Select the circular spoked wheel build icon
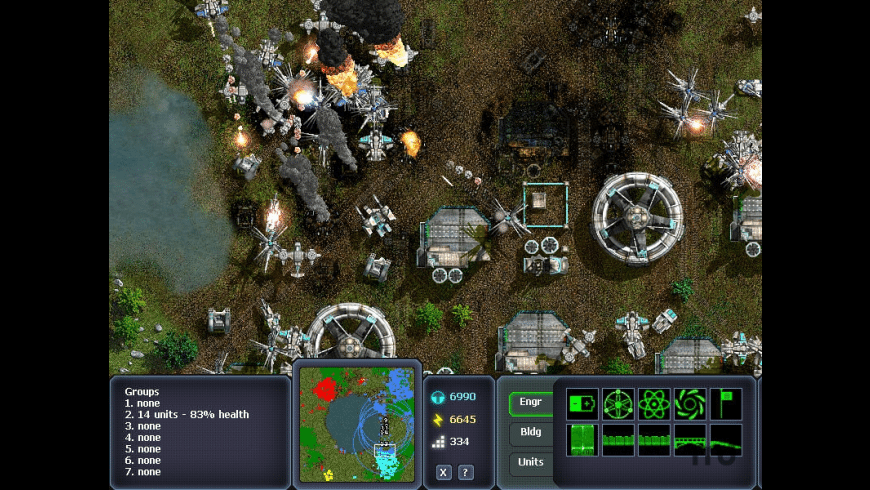The image size is (870, 490). pyautogui.click(x=618, y=403)
